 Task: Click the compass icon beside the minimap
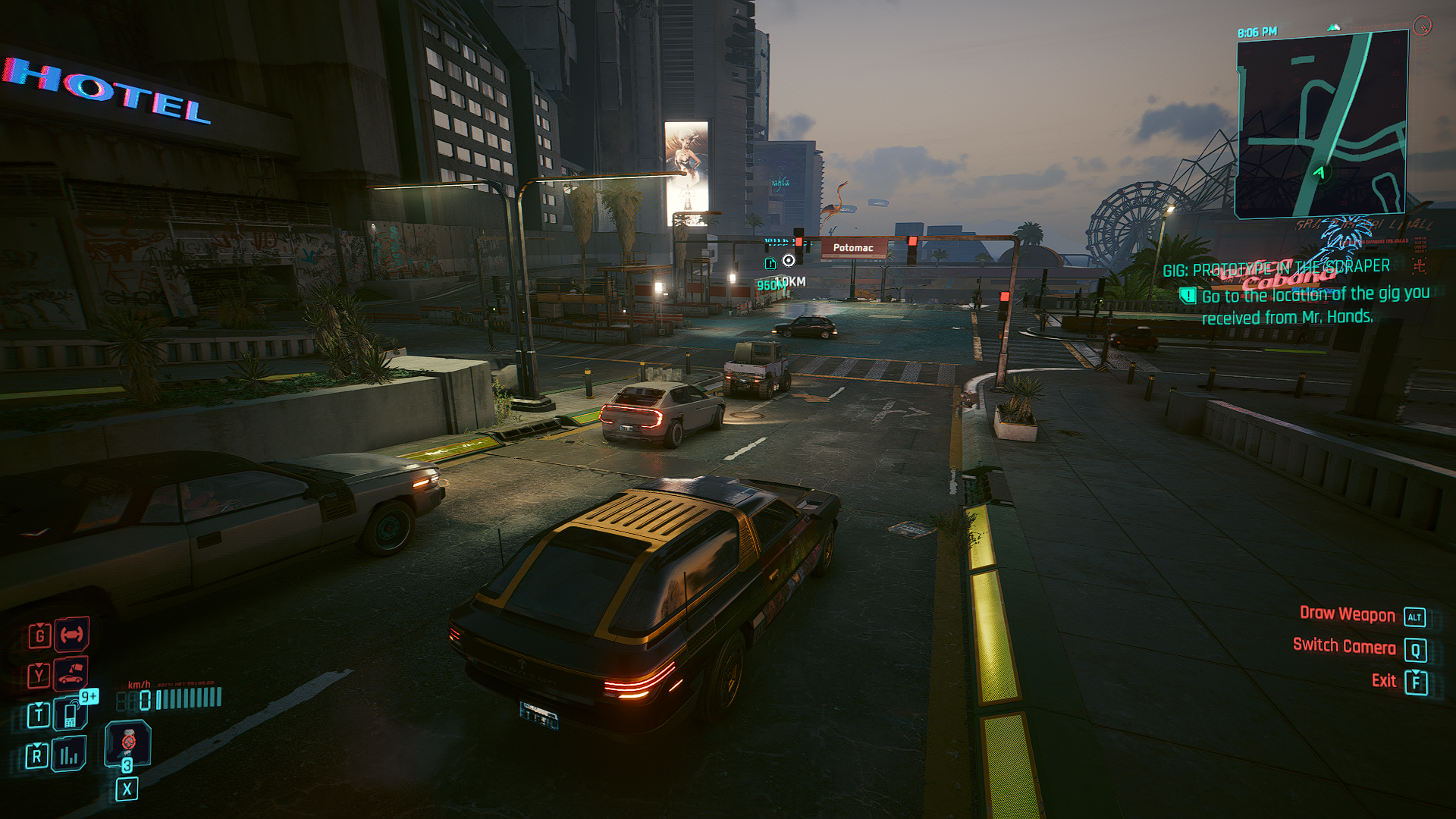[x=1422, y=27]
